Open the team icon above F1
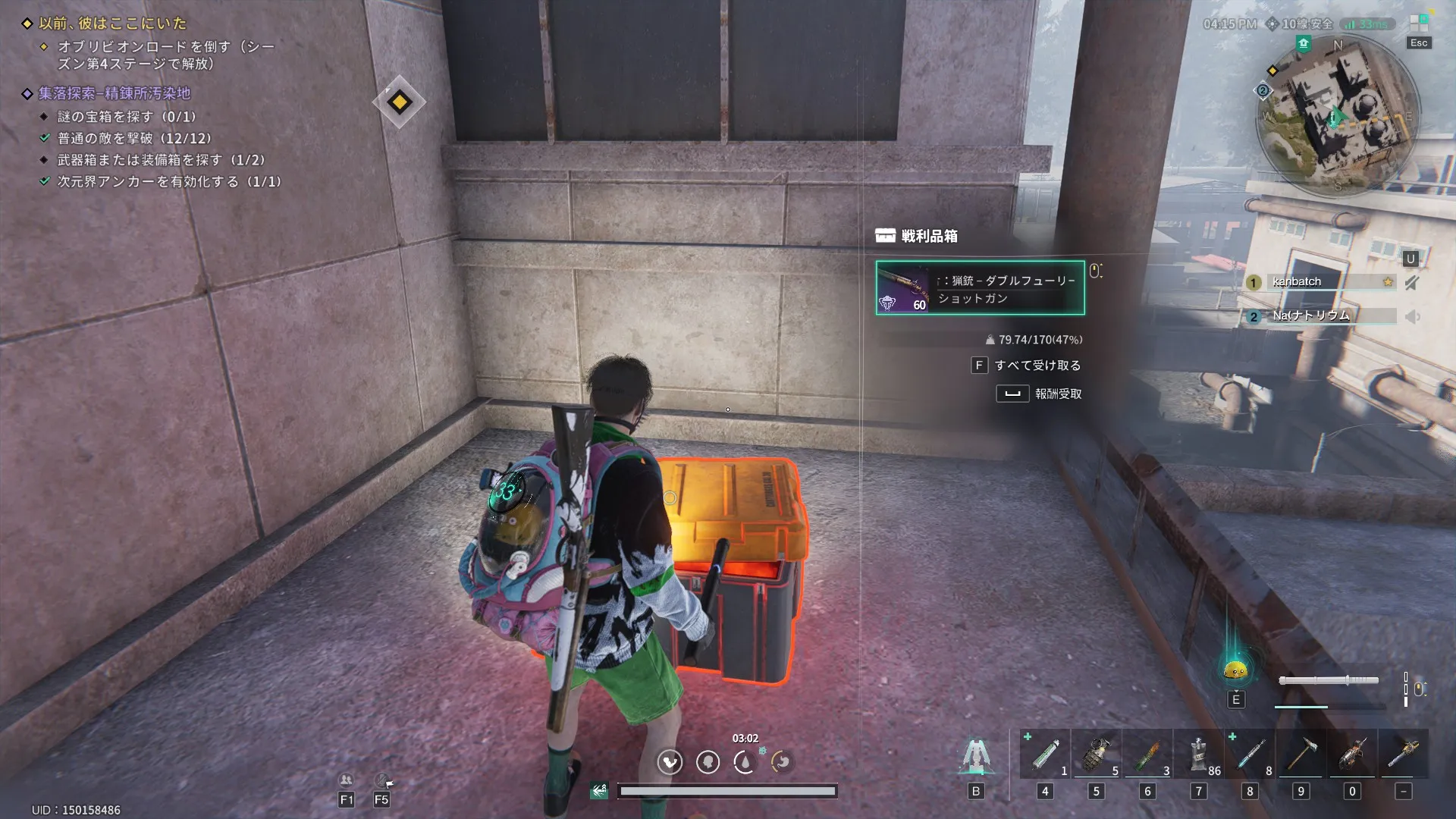This screenshot has width=1456, height=819. (346, 780)
